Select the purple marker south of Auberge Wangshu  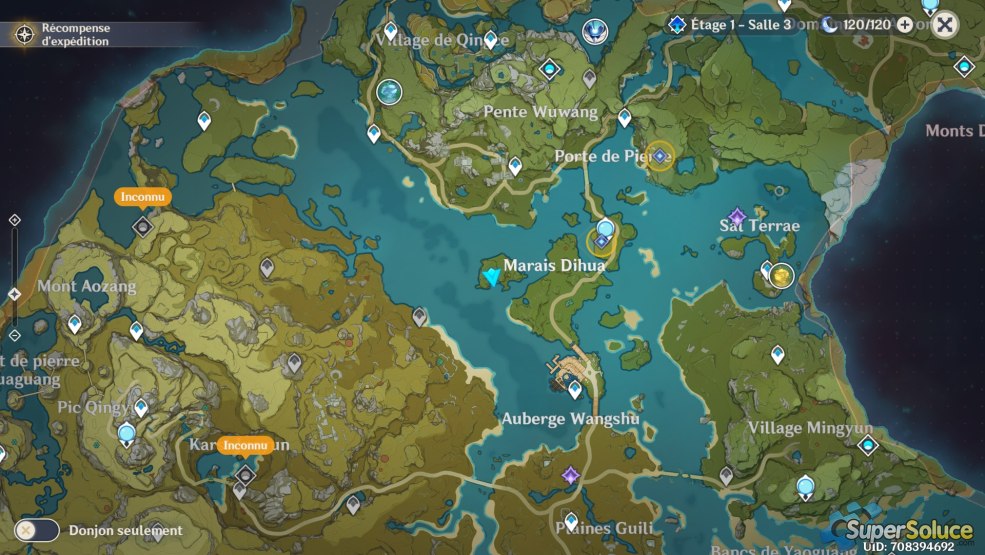(570, 475)
